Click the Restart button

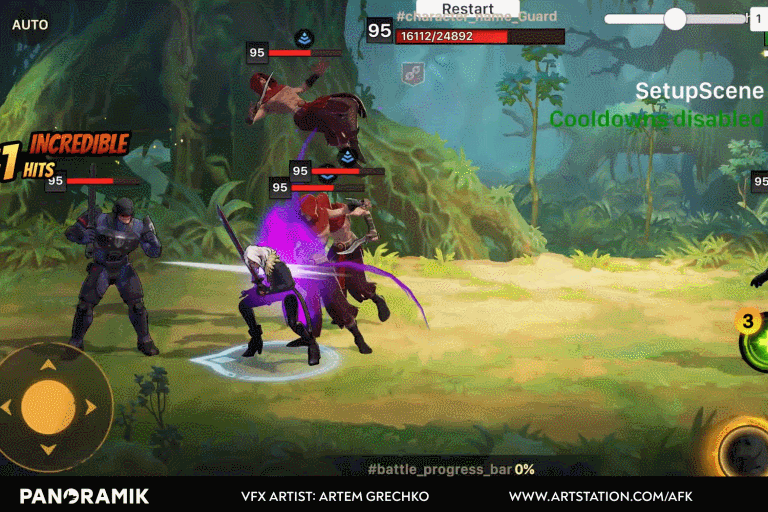[467, 9]
